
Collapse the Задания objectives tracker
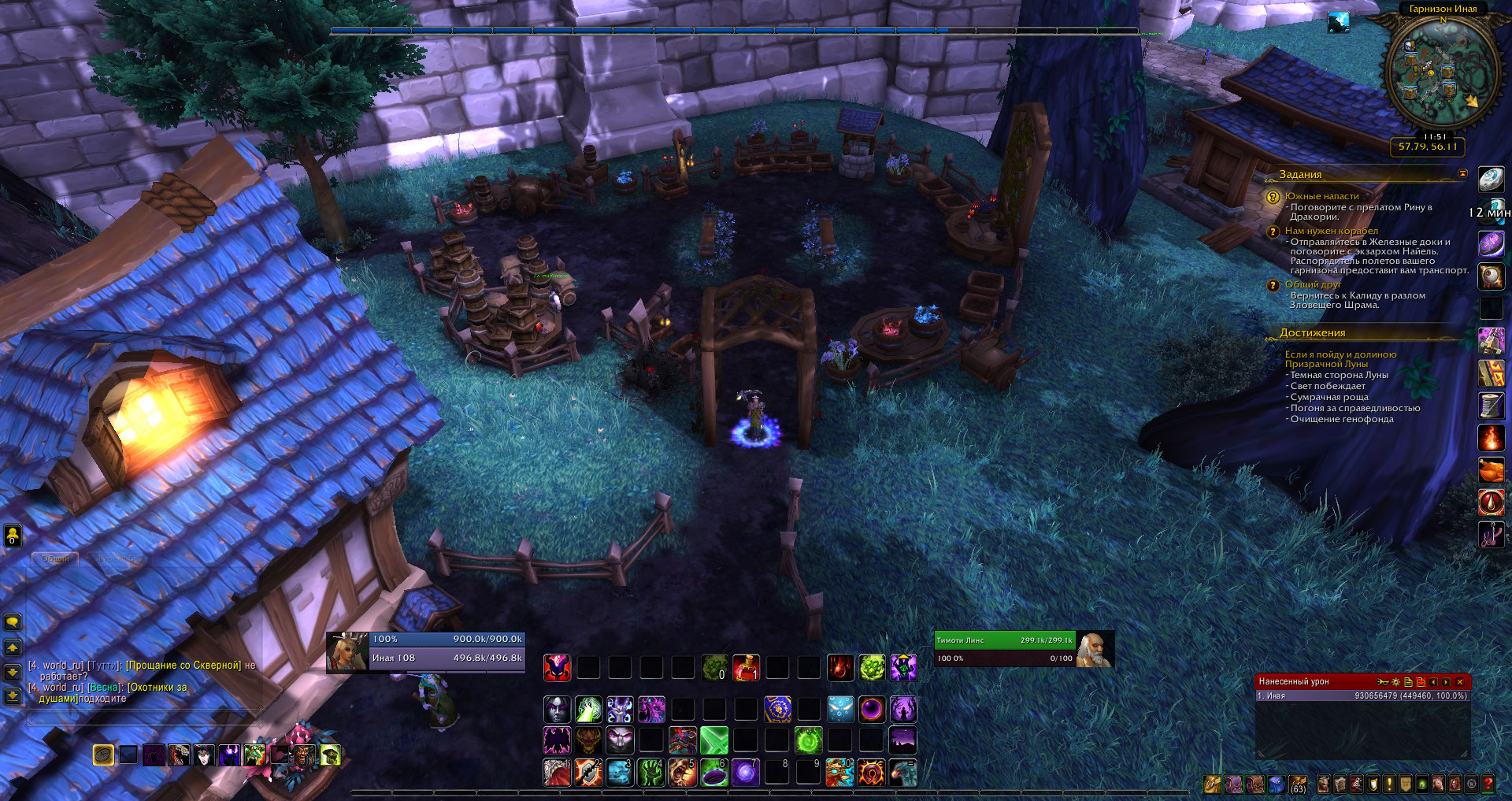point(1462,173)
